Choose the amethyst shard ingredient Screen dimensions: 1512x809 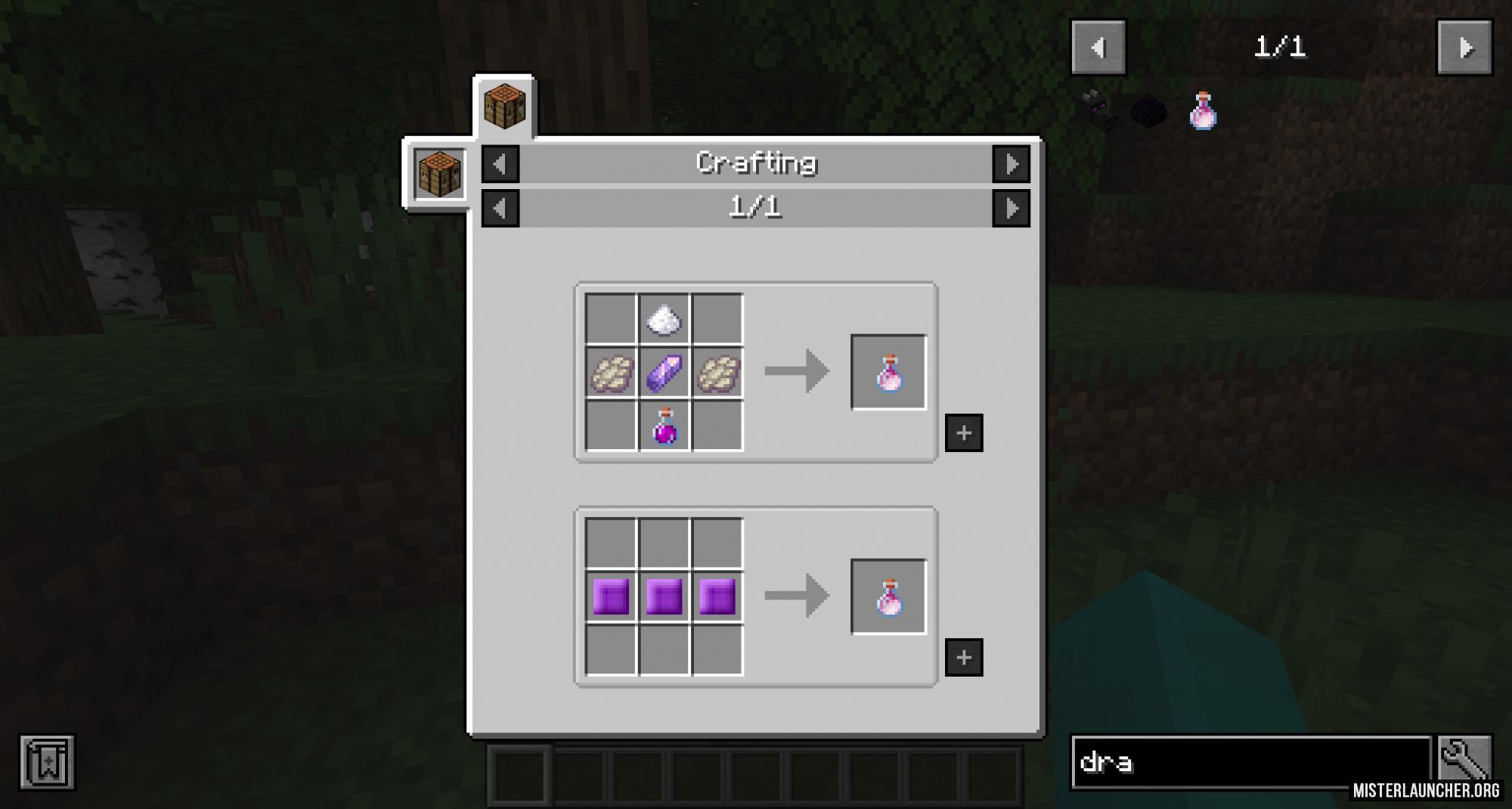tap(664, 373)
